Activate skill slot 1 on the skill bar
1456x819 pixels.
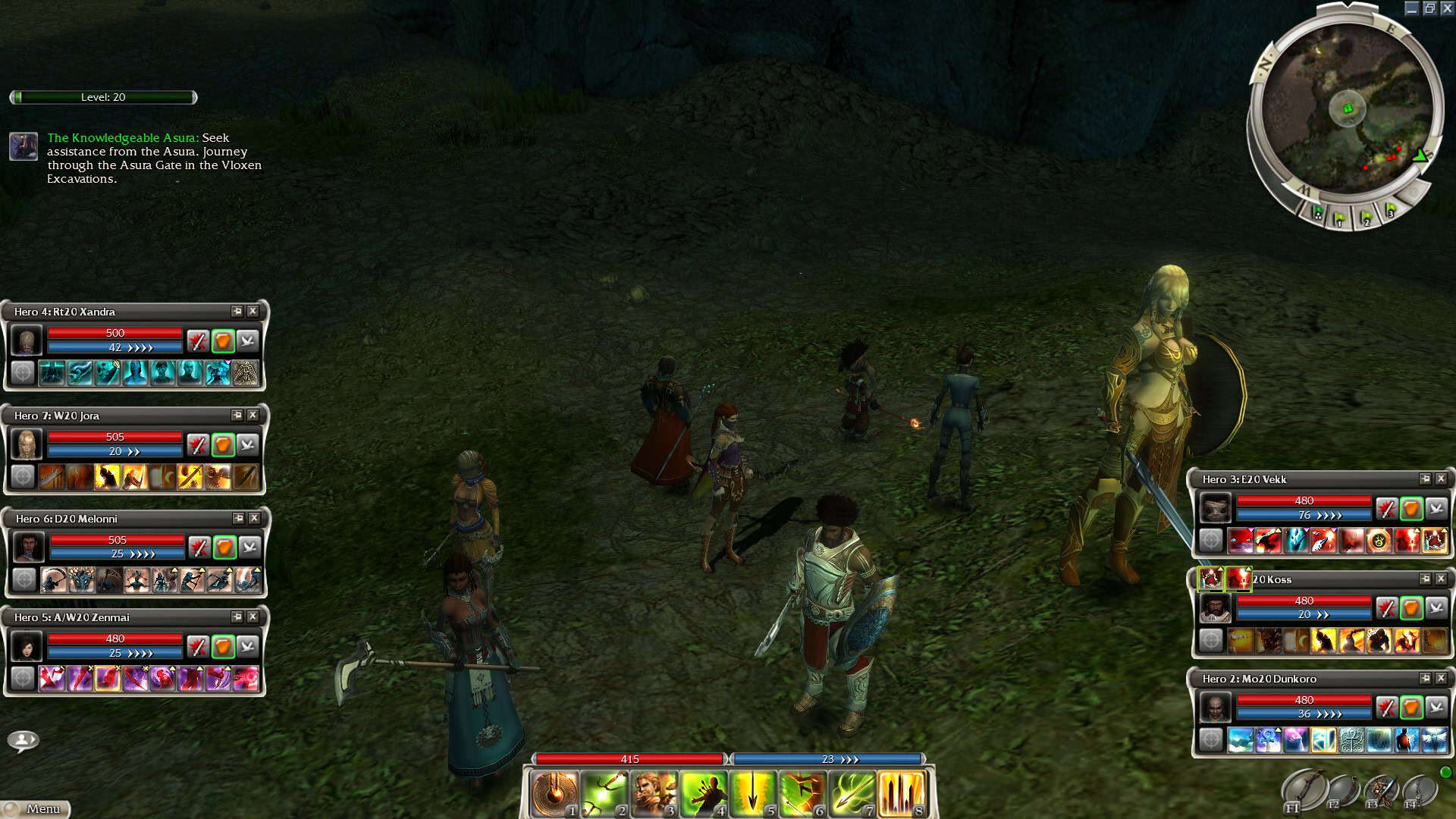(x=554, y=794)
